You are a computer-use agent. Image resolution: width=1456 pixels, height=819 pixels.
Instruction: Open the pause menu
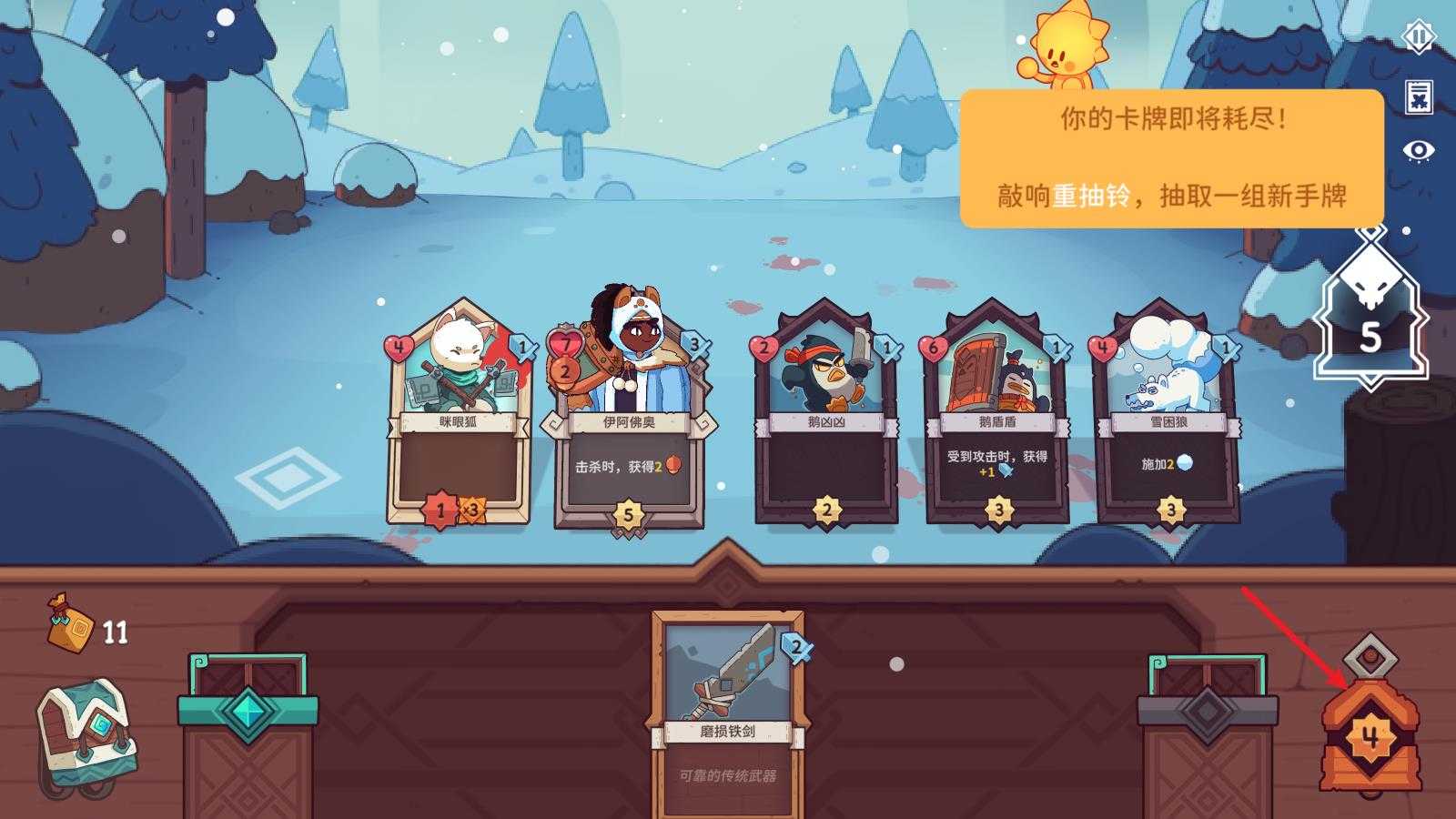point(1418,37)
